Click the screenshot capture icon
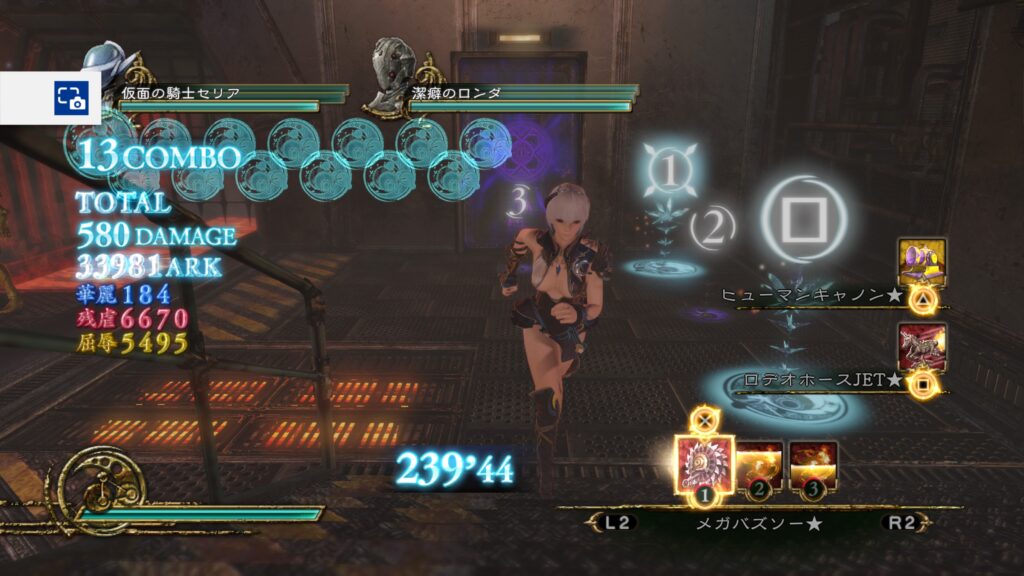 coord(71,97)
